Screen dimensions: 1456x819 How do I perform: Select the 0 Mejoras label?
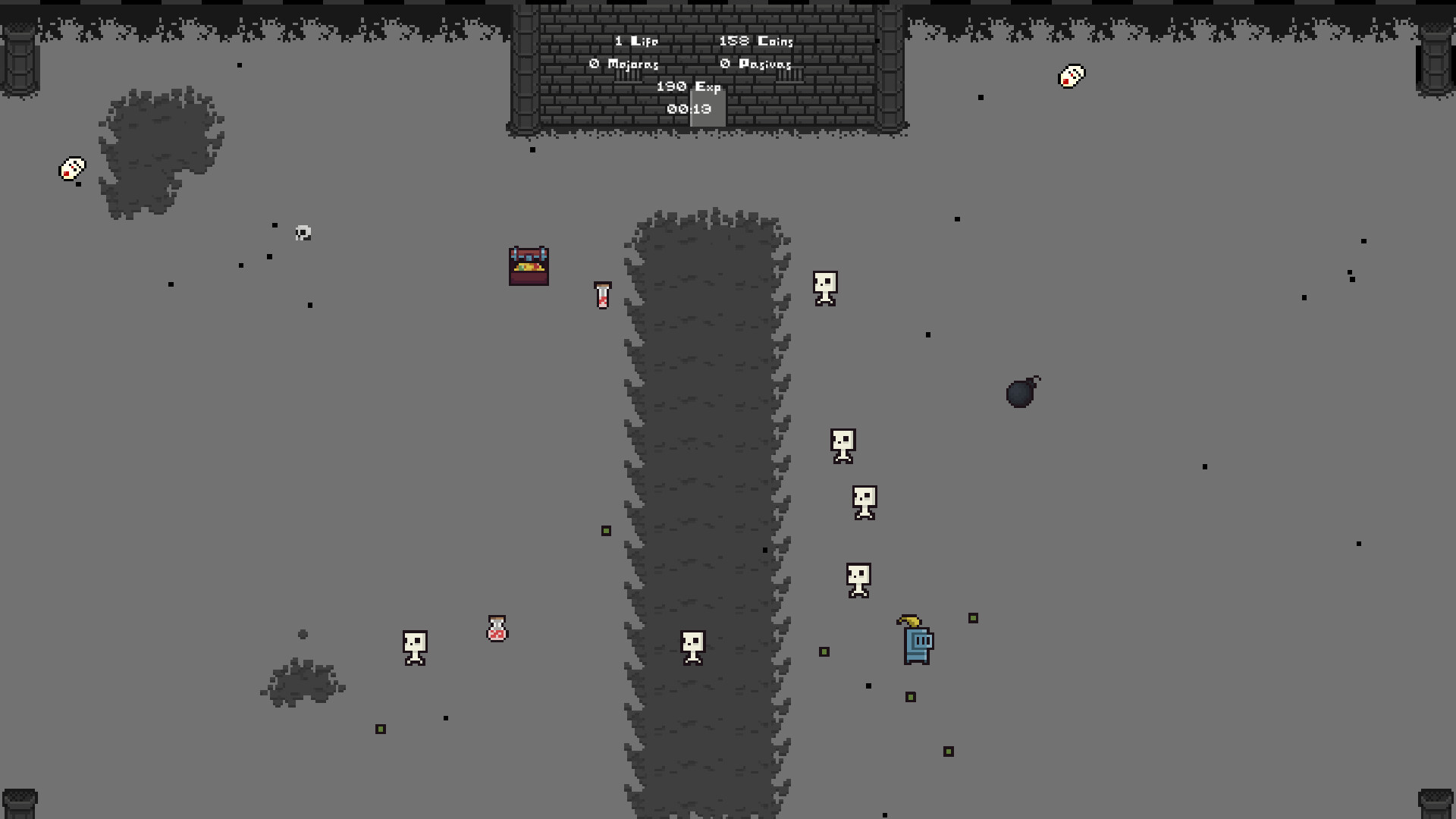click(x=625, y=64)
